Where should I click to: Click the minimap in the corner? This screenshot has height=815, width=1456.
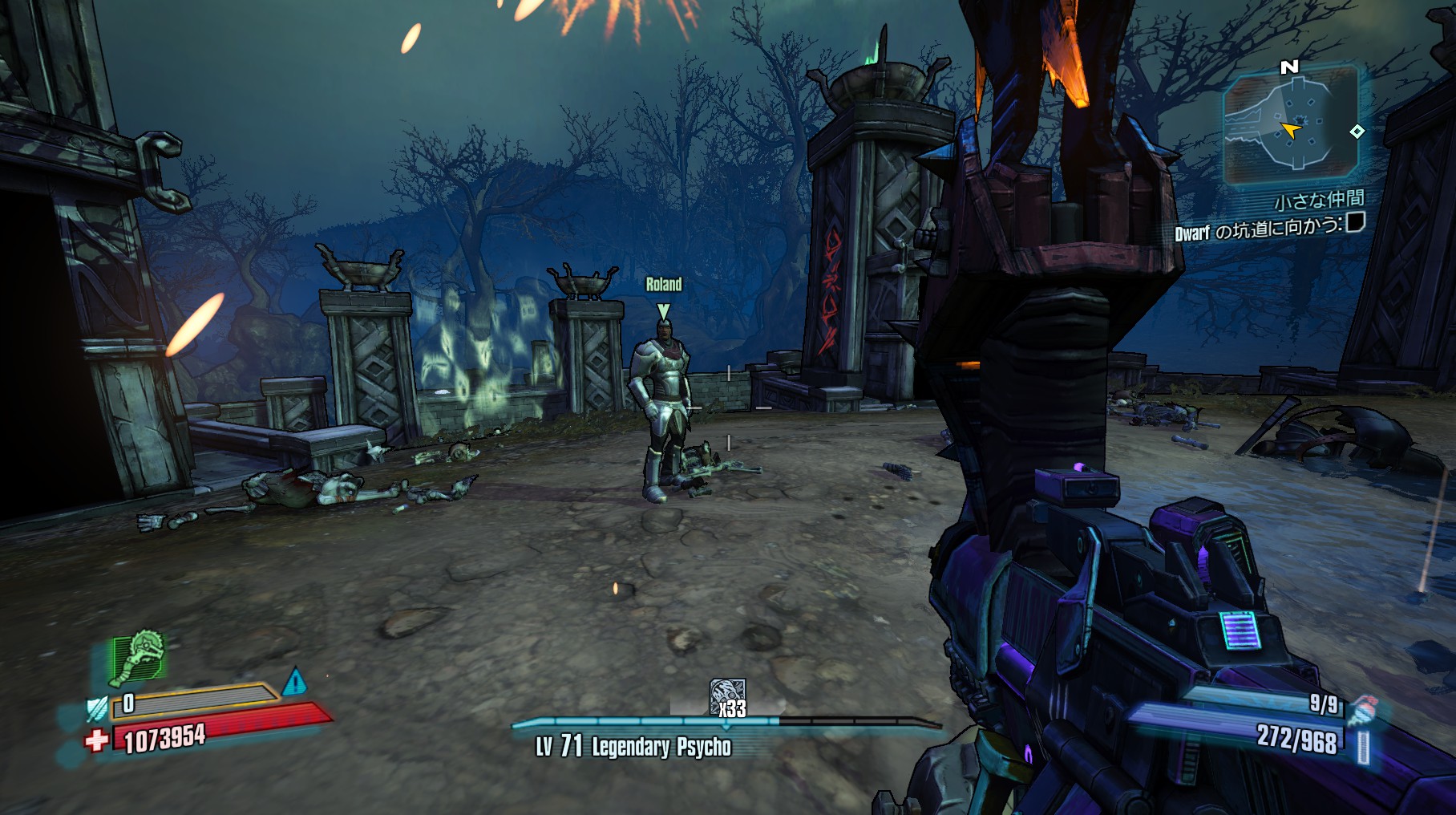[x=1290, y=126]
